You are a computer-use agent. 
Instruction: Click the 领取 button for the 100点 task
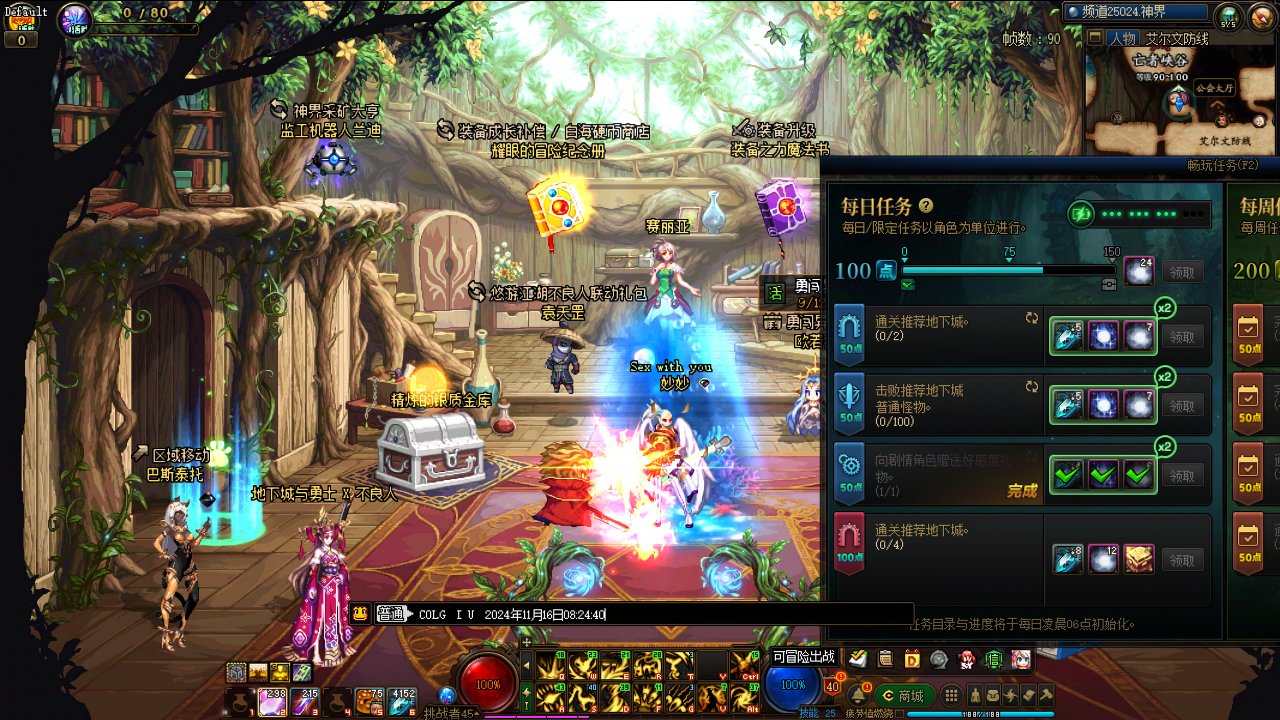[x=1182, y=560]
